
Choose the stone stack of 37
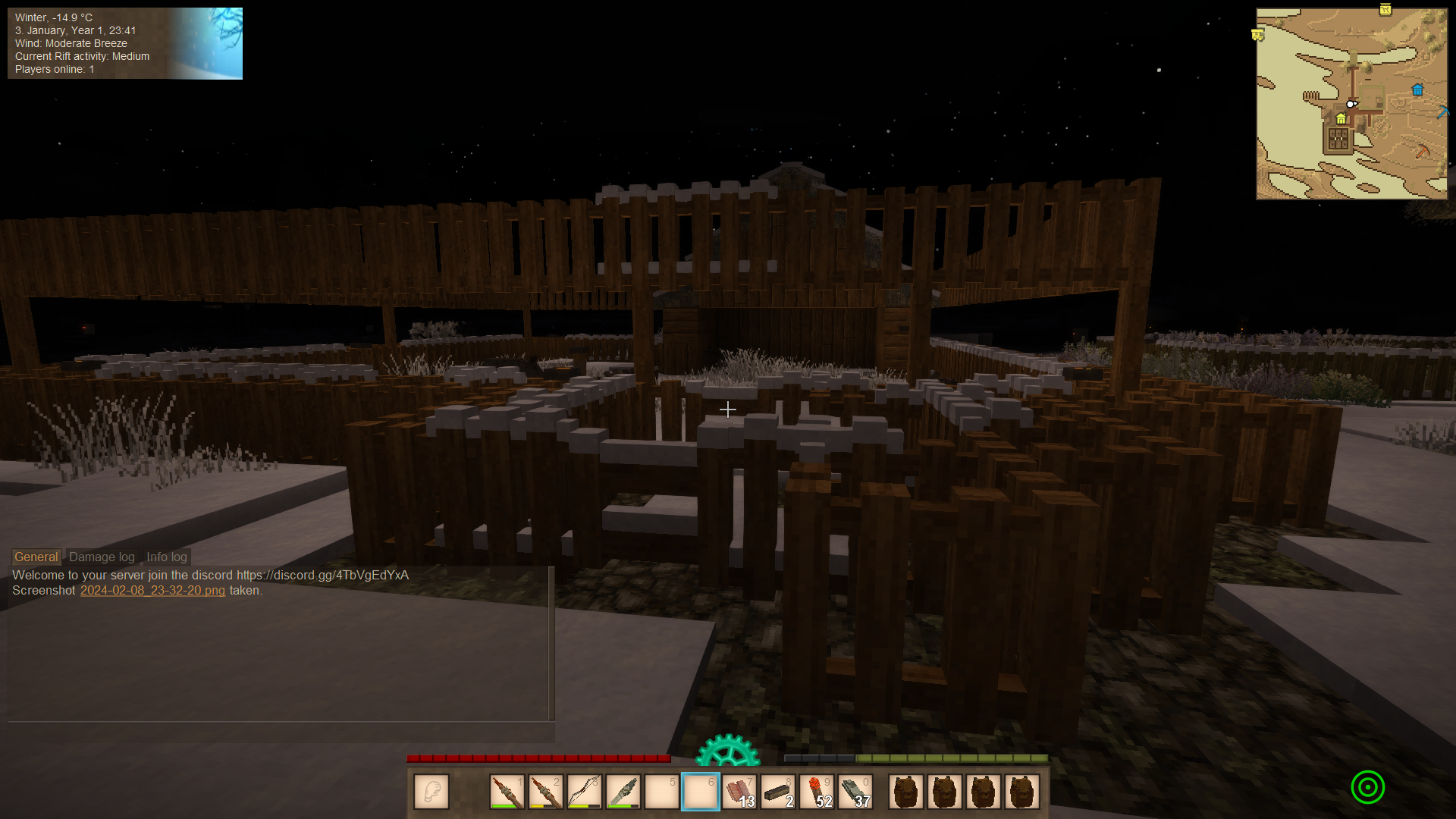click(855, 792)
